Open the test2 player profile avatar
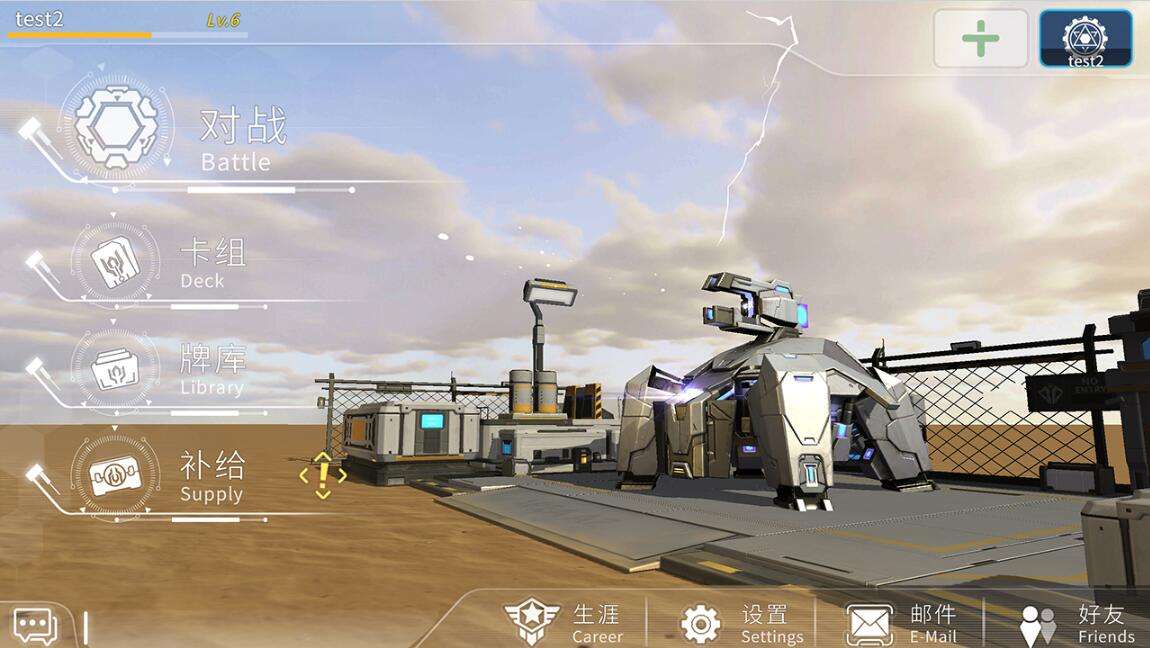Viewport: 1150px width, 648px height. coord(1085,39)
